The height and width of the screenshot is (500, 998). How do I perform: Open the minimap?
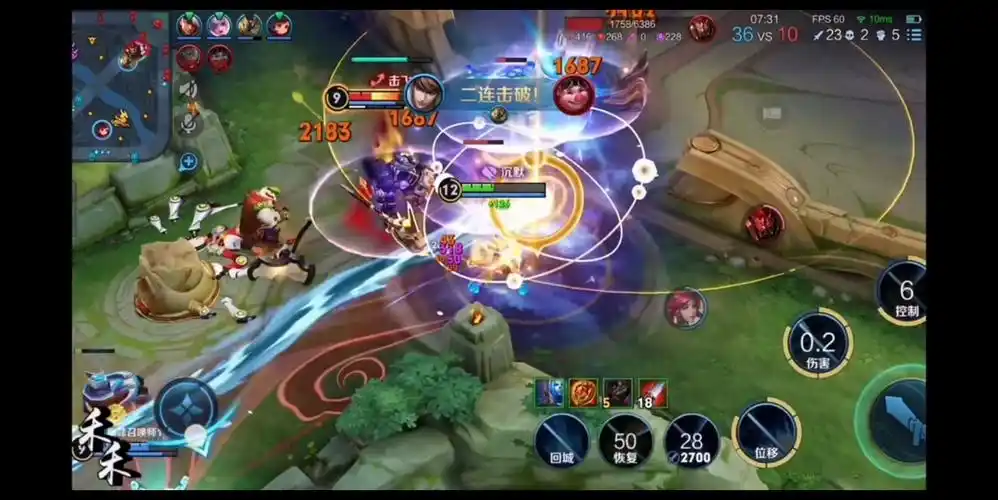coord(120,85)
